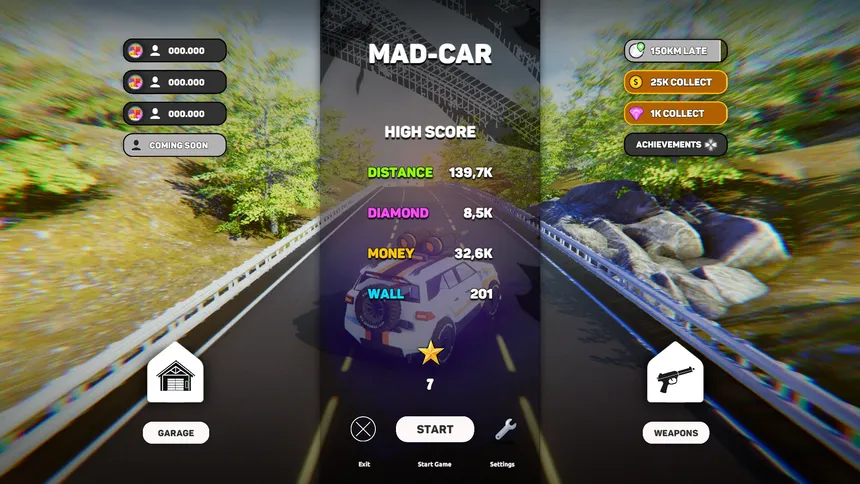
Task: Choose the 150KM LATE challenge
Action: pos(675,51)
